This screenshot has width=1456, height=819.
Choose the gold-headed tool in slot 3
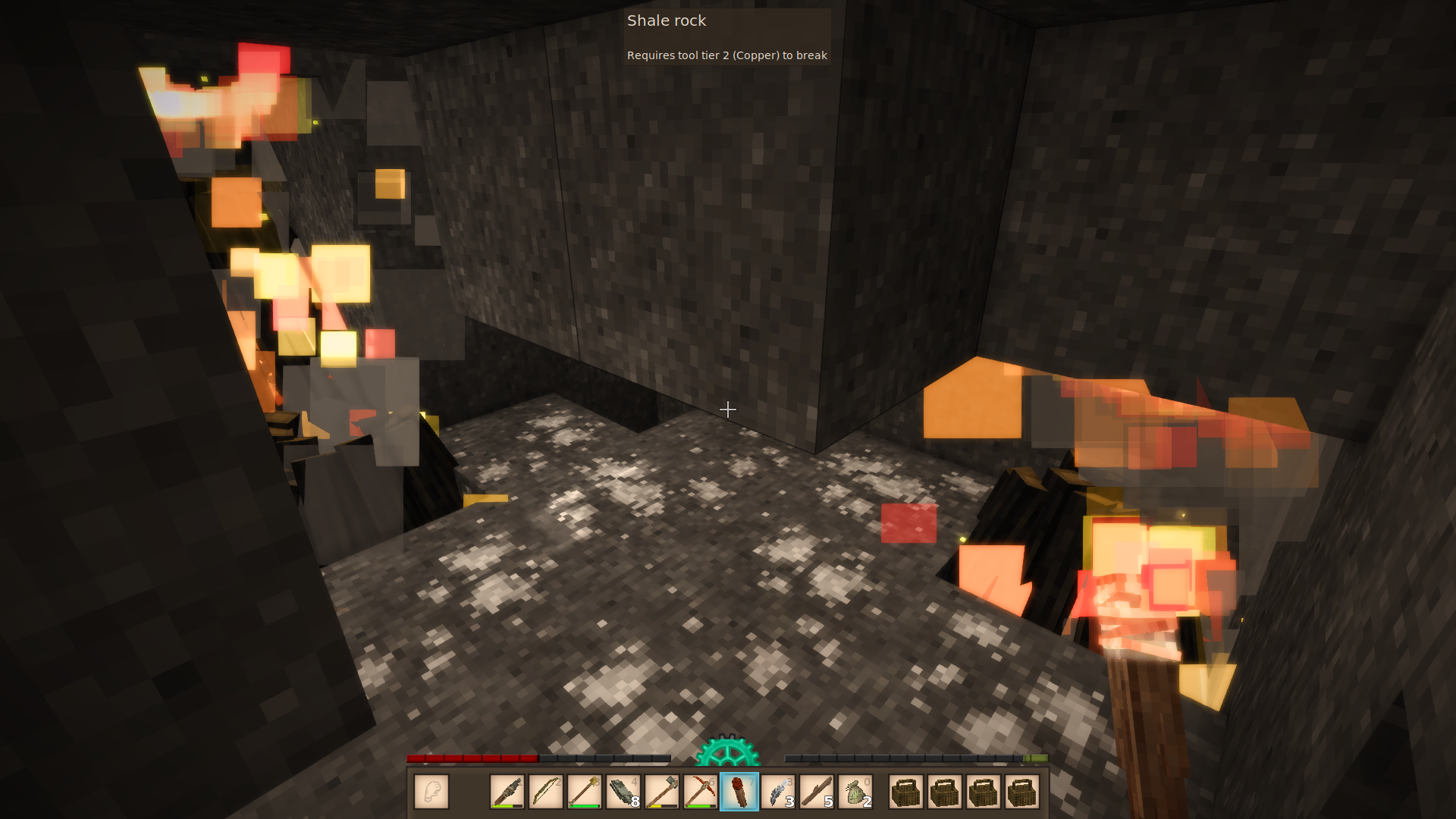pos(585,792)
